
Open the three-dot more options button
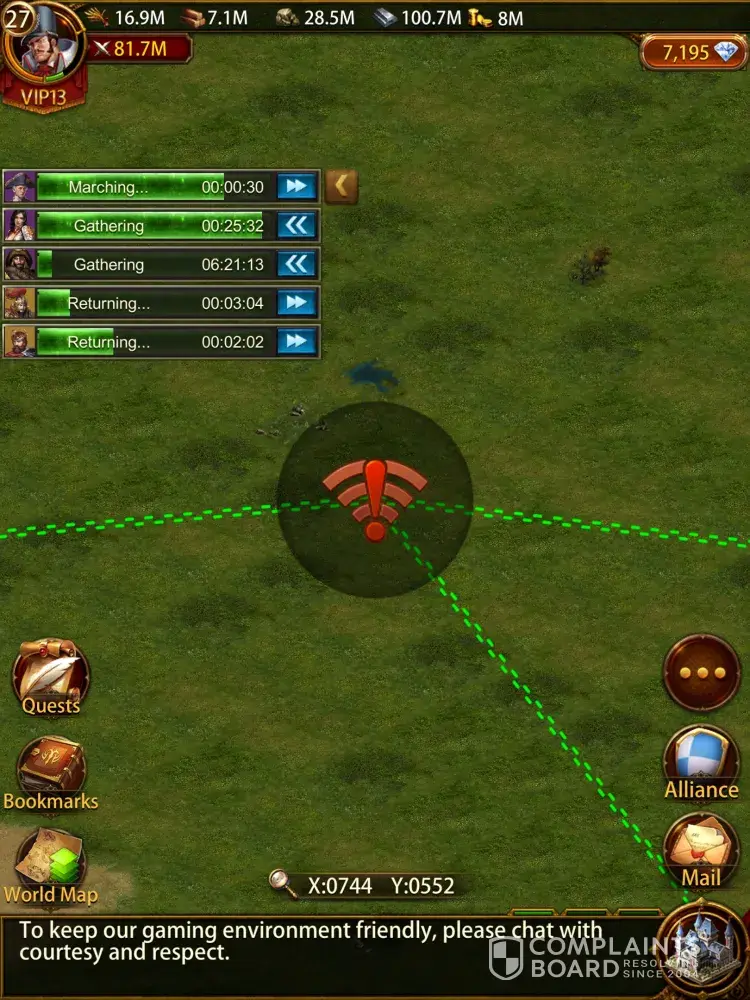pos(702,672)
